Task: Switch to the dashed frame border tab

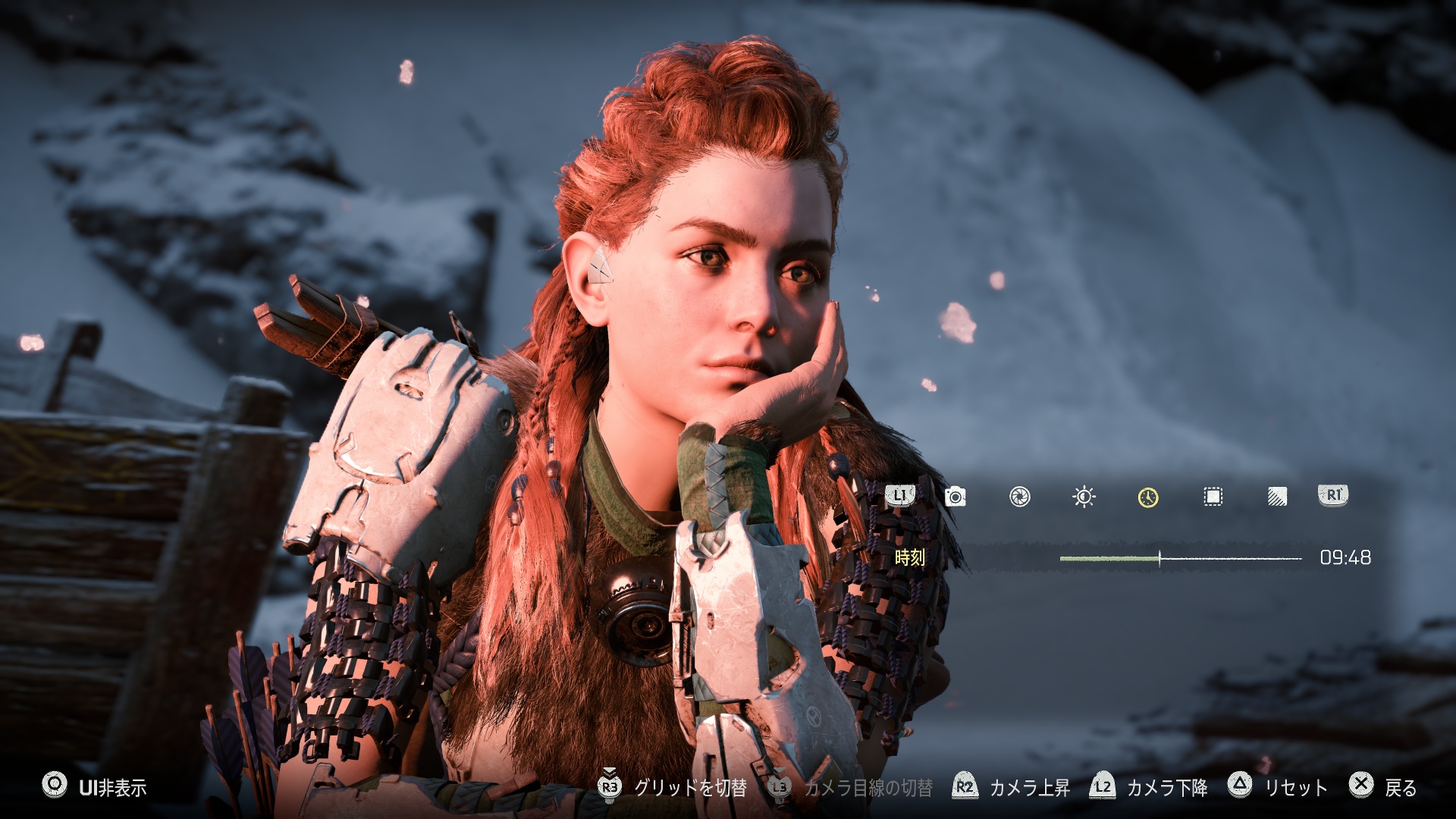Action: coord(1213,497)
